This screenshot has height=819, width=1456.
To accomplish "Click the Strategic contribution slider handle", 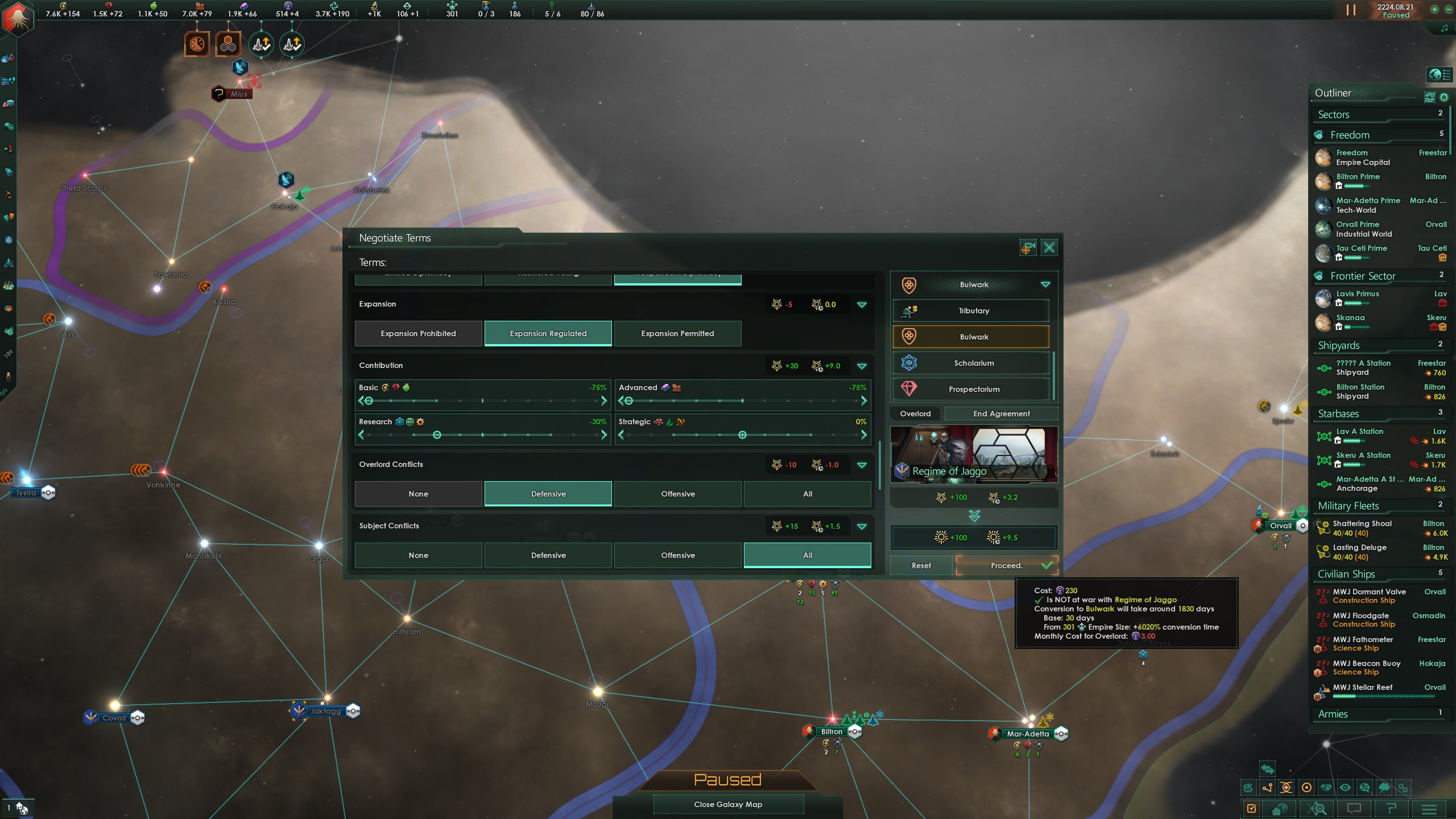I will click(742, 435).
